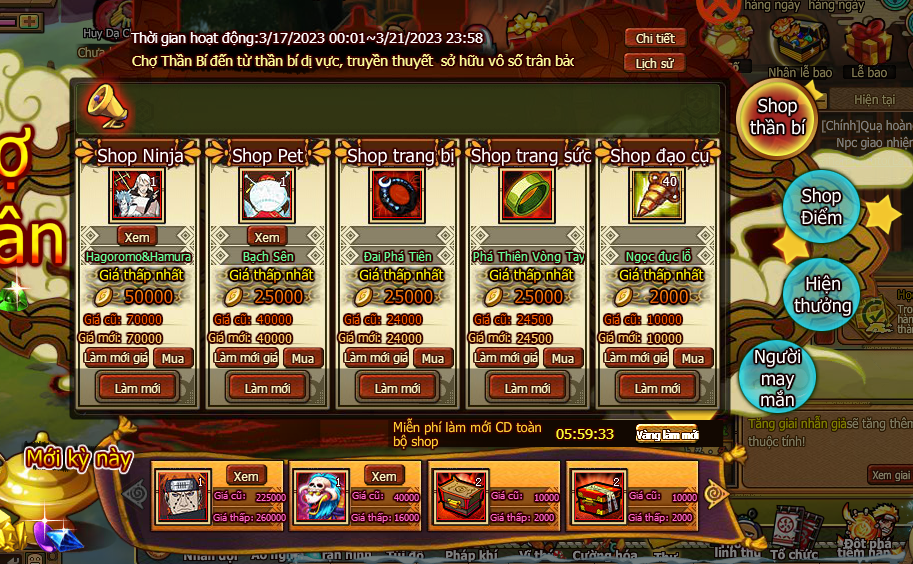Image resolution: width=913 pixels, height=564 pixels.
Task: Click the Vàng làm mới gold refresh button
Action: 666,434
